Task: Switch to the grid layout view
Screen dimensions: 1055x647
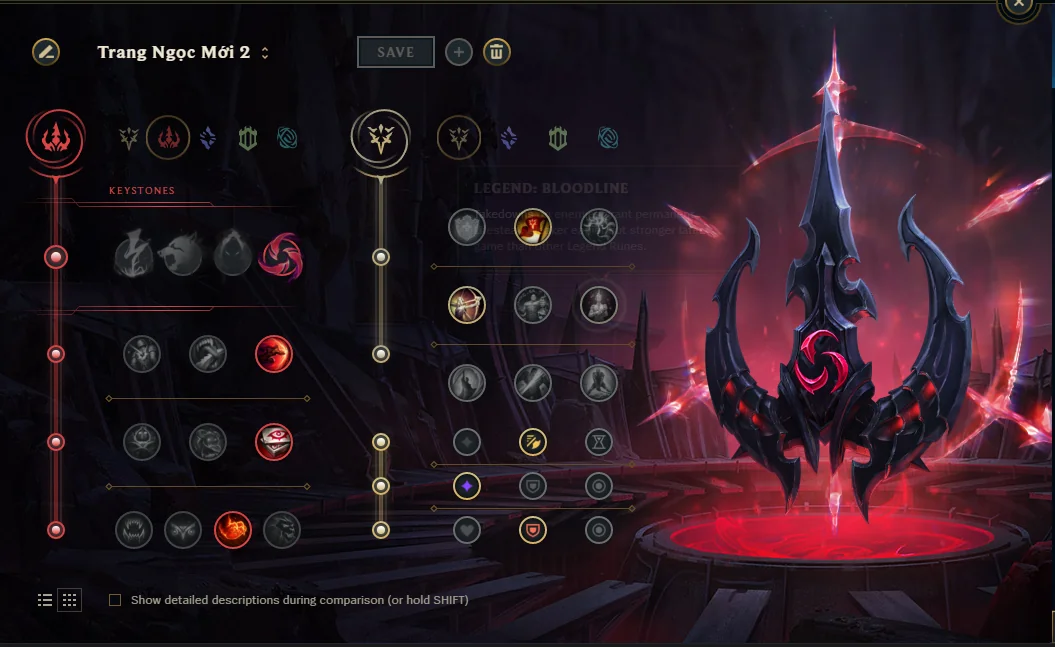Action: click(x=69, y=600)
